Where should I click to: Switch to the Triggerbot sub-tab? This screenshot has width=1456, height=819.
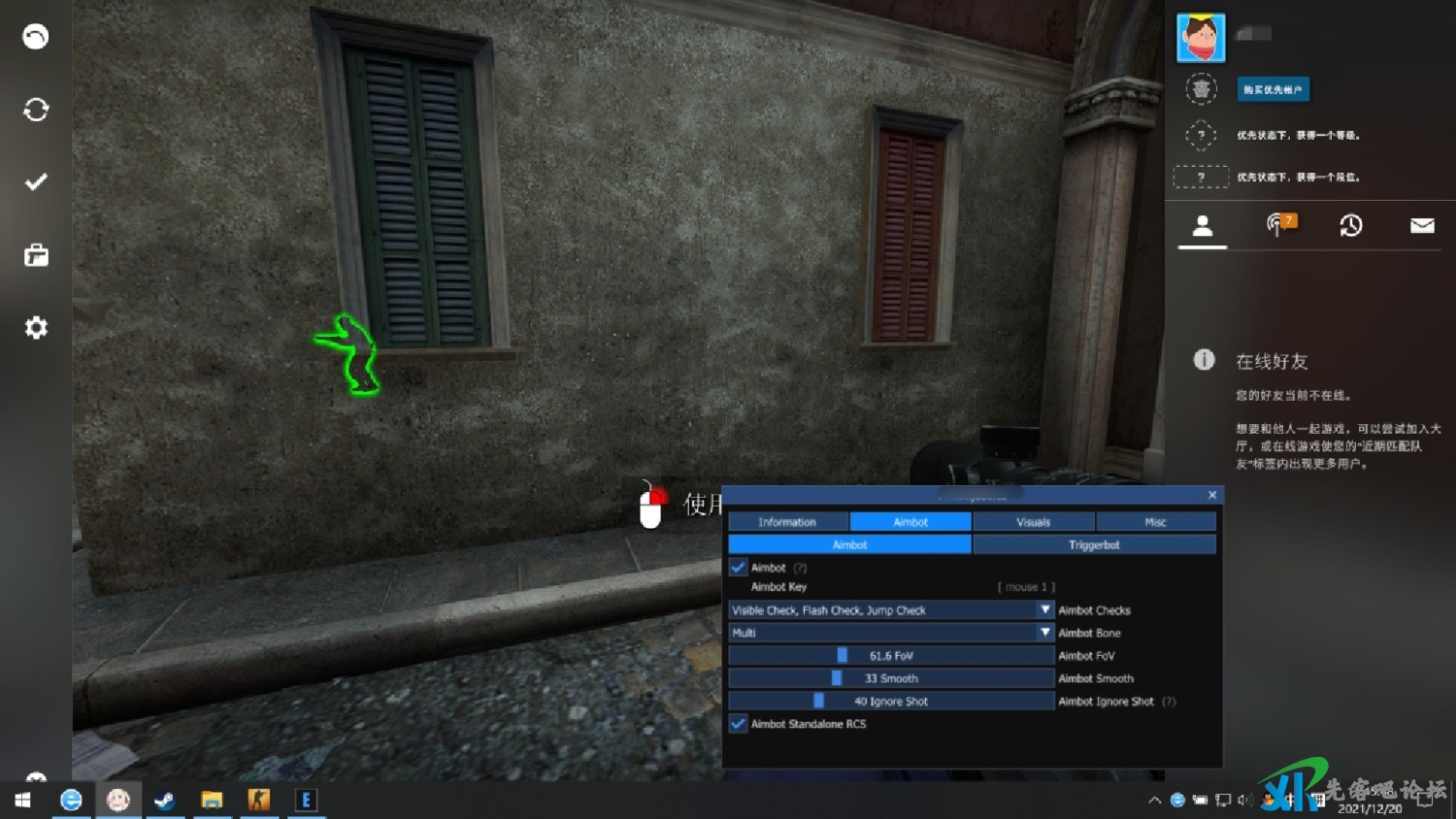[x=1094, y=545]
